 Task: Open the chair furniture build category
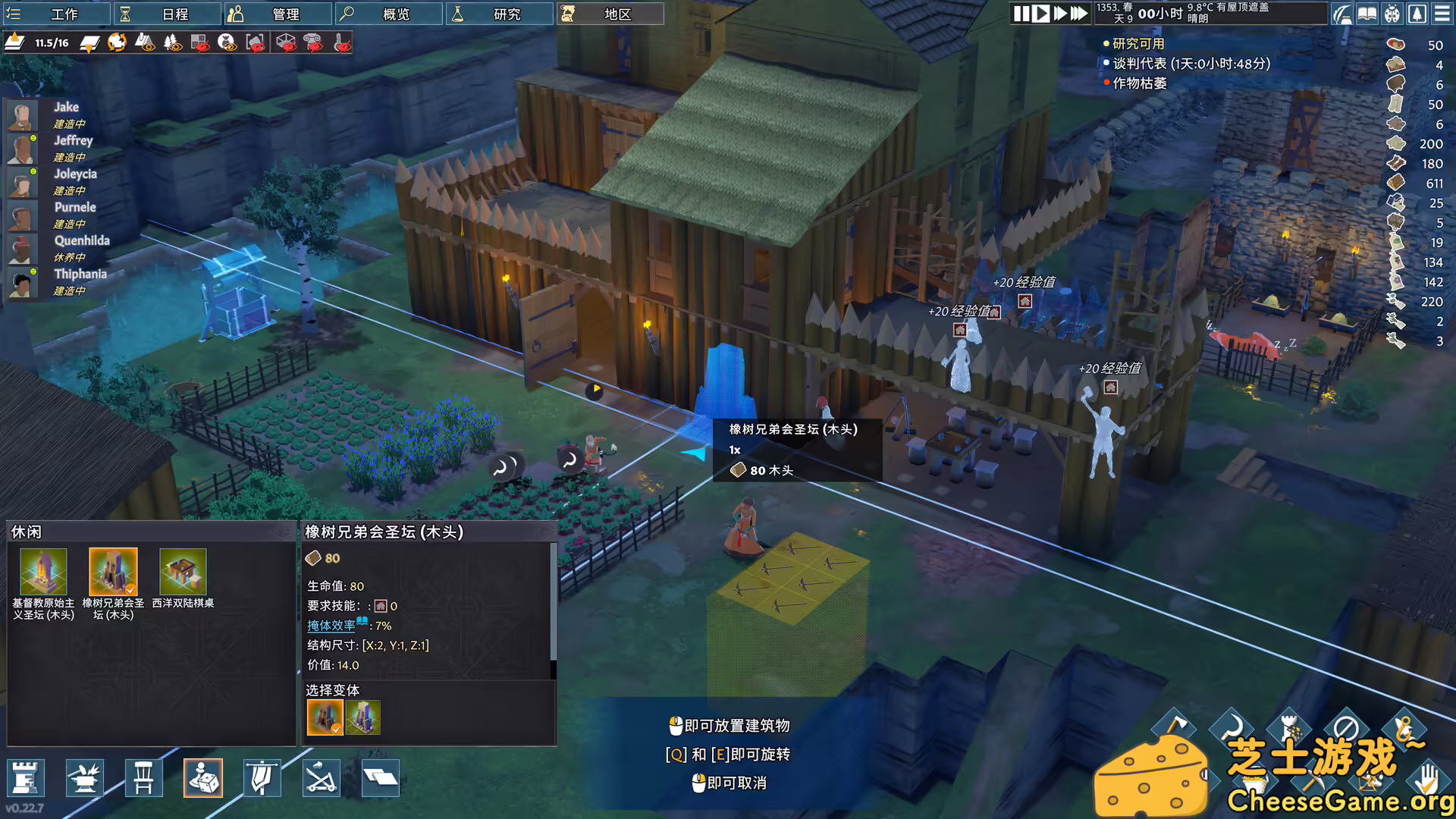pos(144,778)
